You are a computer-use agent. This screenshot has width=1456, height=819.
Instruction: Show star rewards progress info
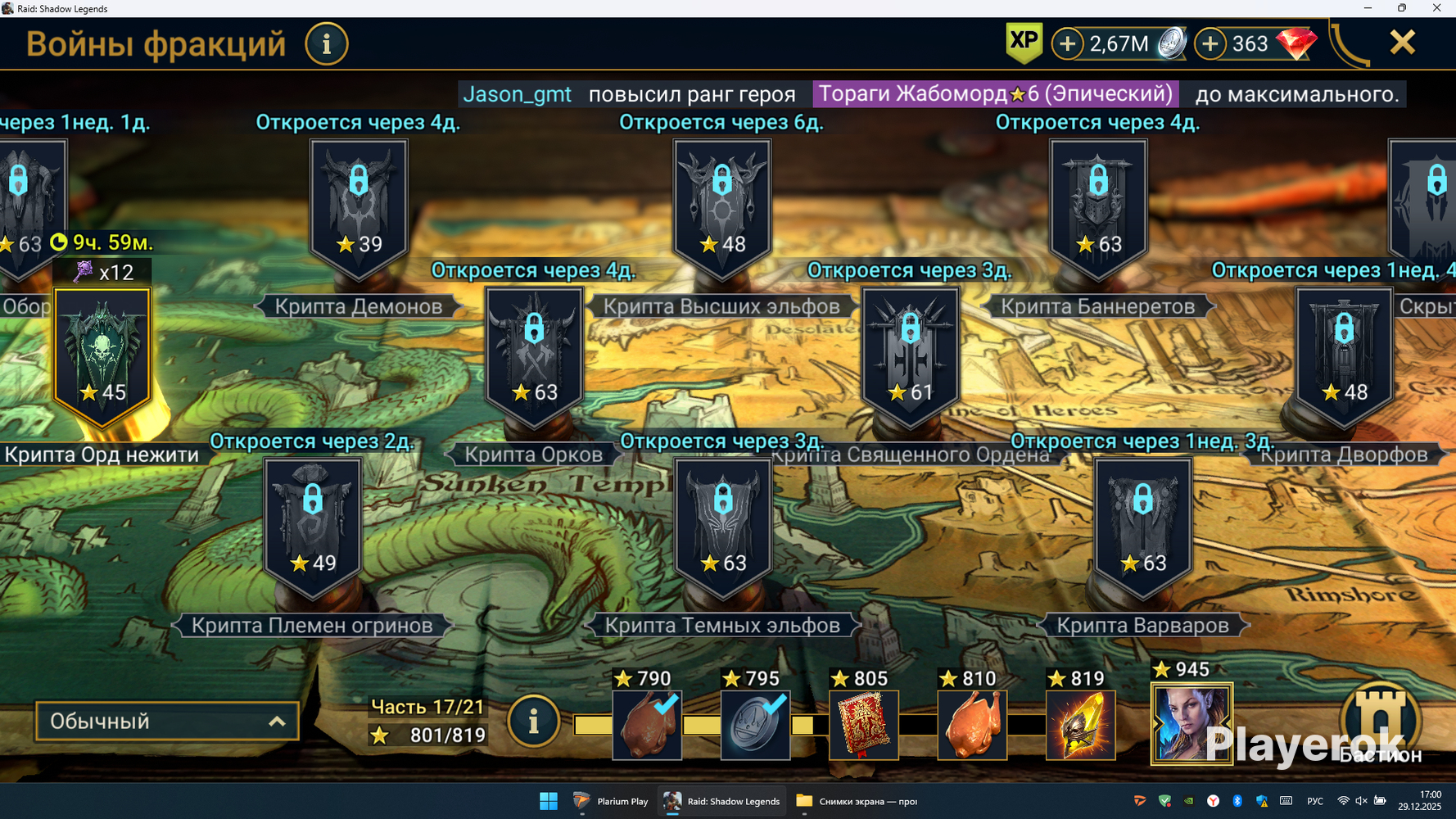pos(533,722)
